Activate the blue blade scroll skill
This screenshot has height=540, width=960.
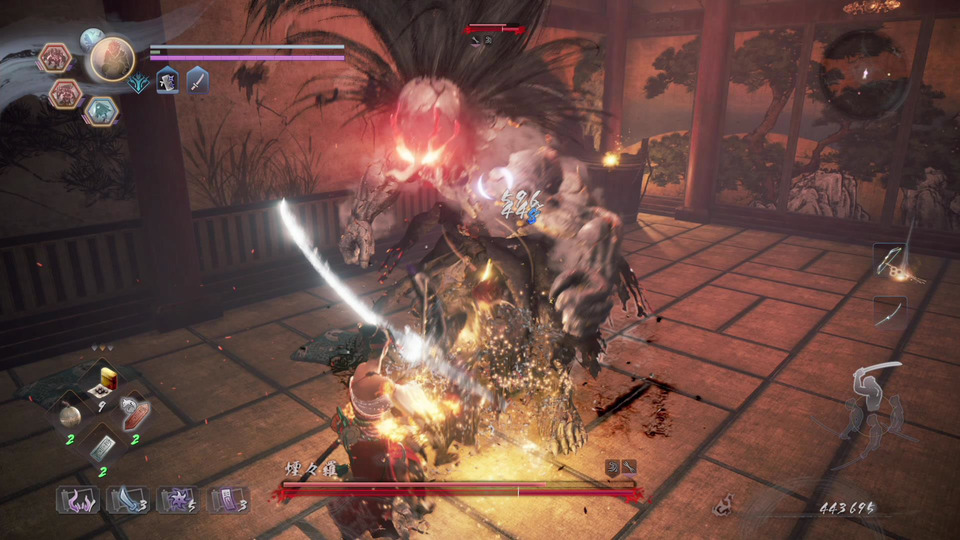pos(124,499)
